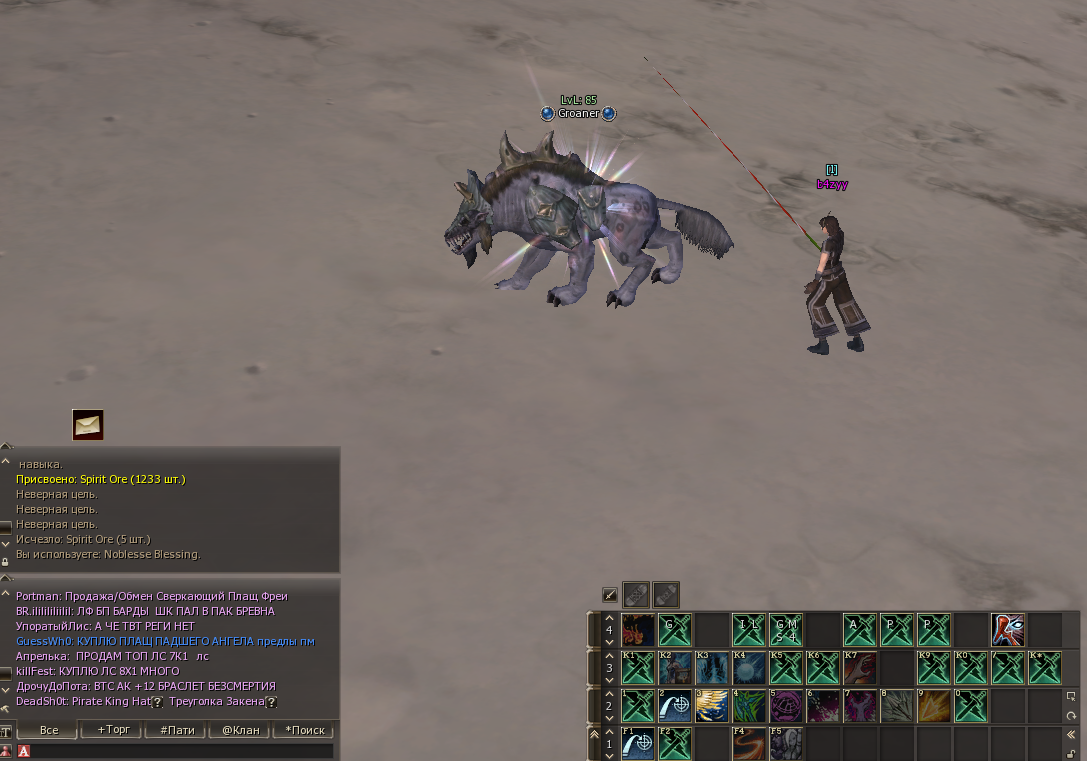This screenshot has height=761, width=1087.
Task: Activate the K7 reaching hand skill
Action: (860, 667)
